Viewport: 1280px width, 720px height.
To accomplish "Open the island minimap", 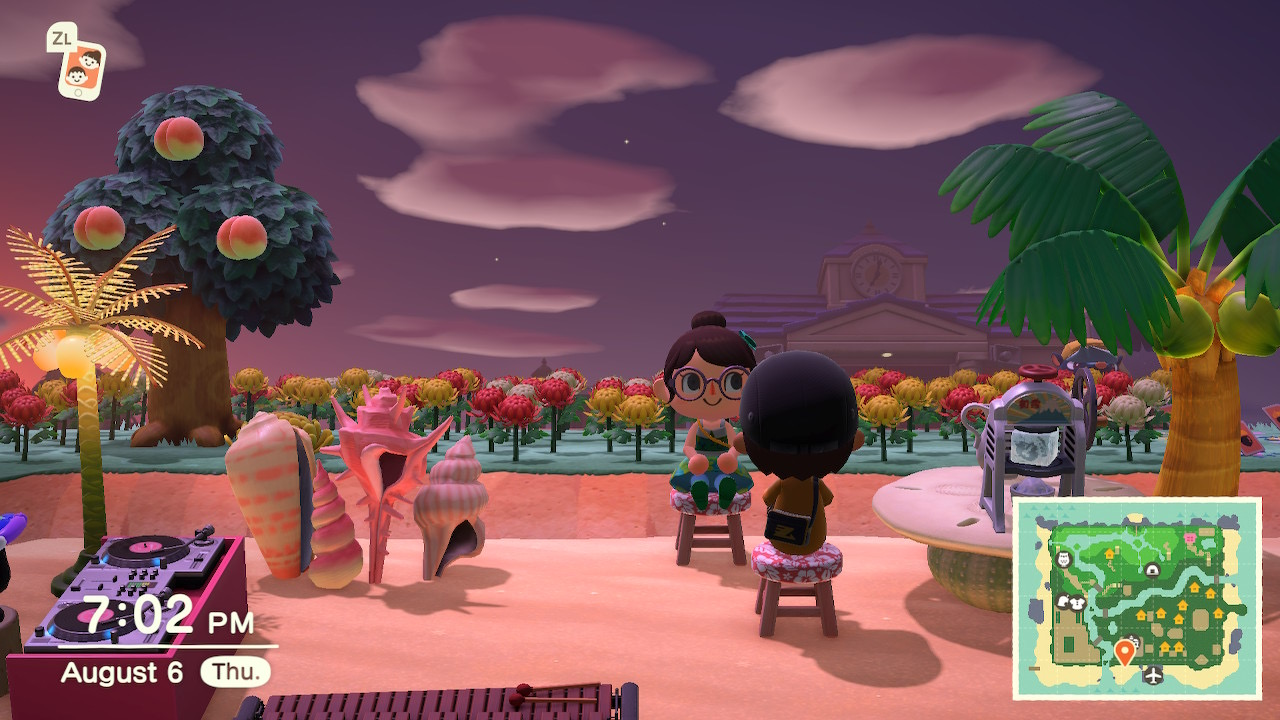I will coord(1137,598).
